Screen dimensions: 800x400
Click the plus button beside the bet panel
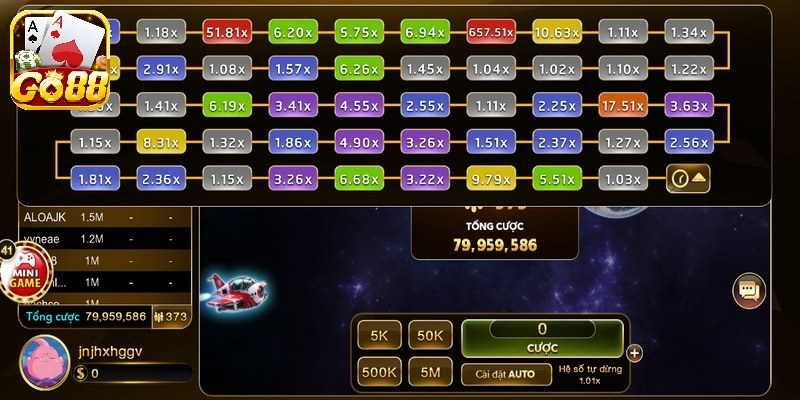[634, 352]
